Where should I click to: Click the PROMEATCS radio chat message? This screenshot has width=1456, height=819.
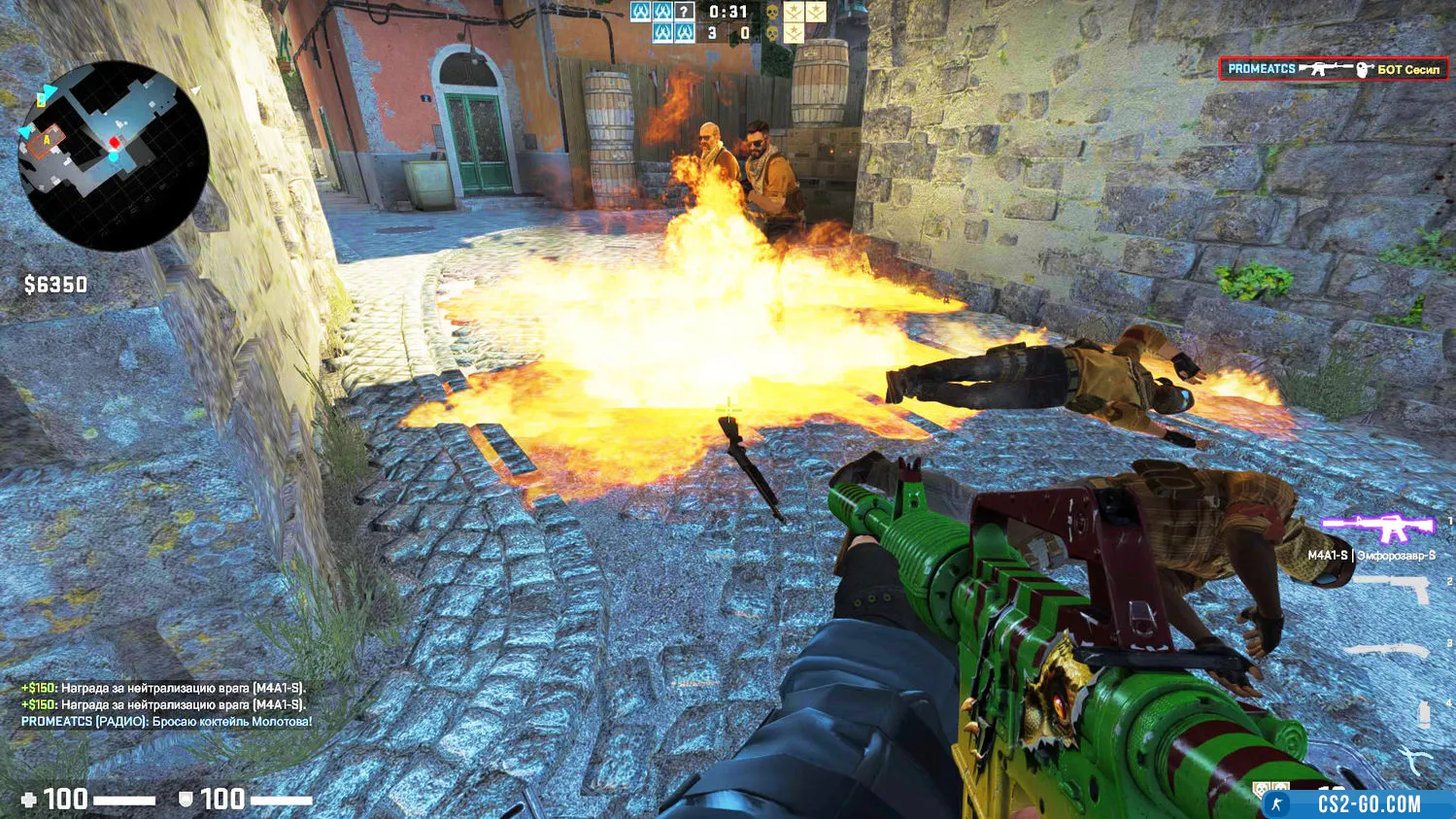[167, 722]
